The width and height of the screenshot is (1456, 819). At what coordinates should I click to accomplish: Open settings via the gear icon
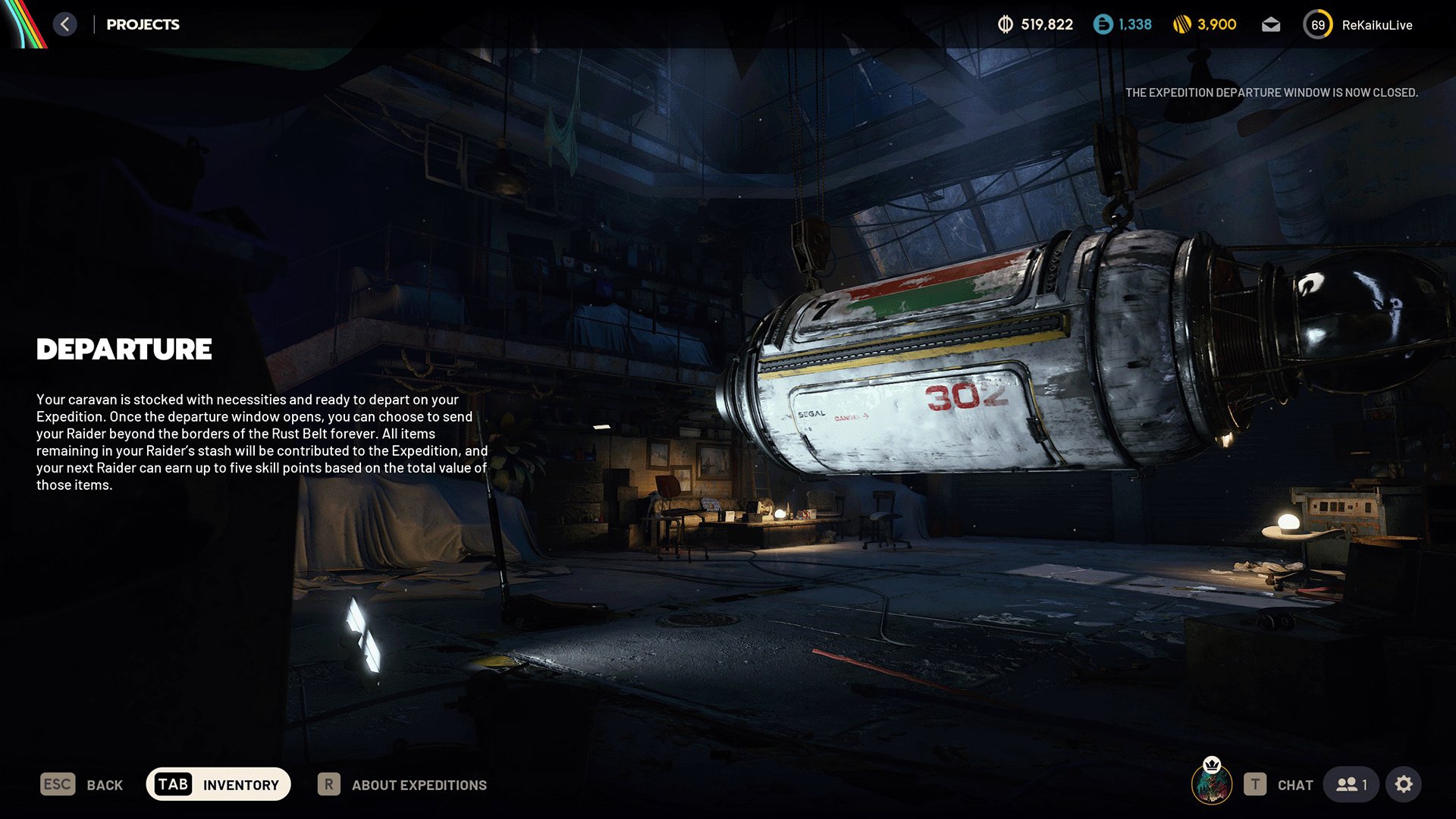point(1404,785)
